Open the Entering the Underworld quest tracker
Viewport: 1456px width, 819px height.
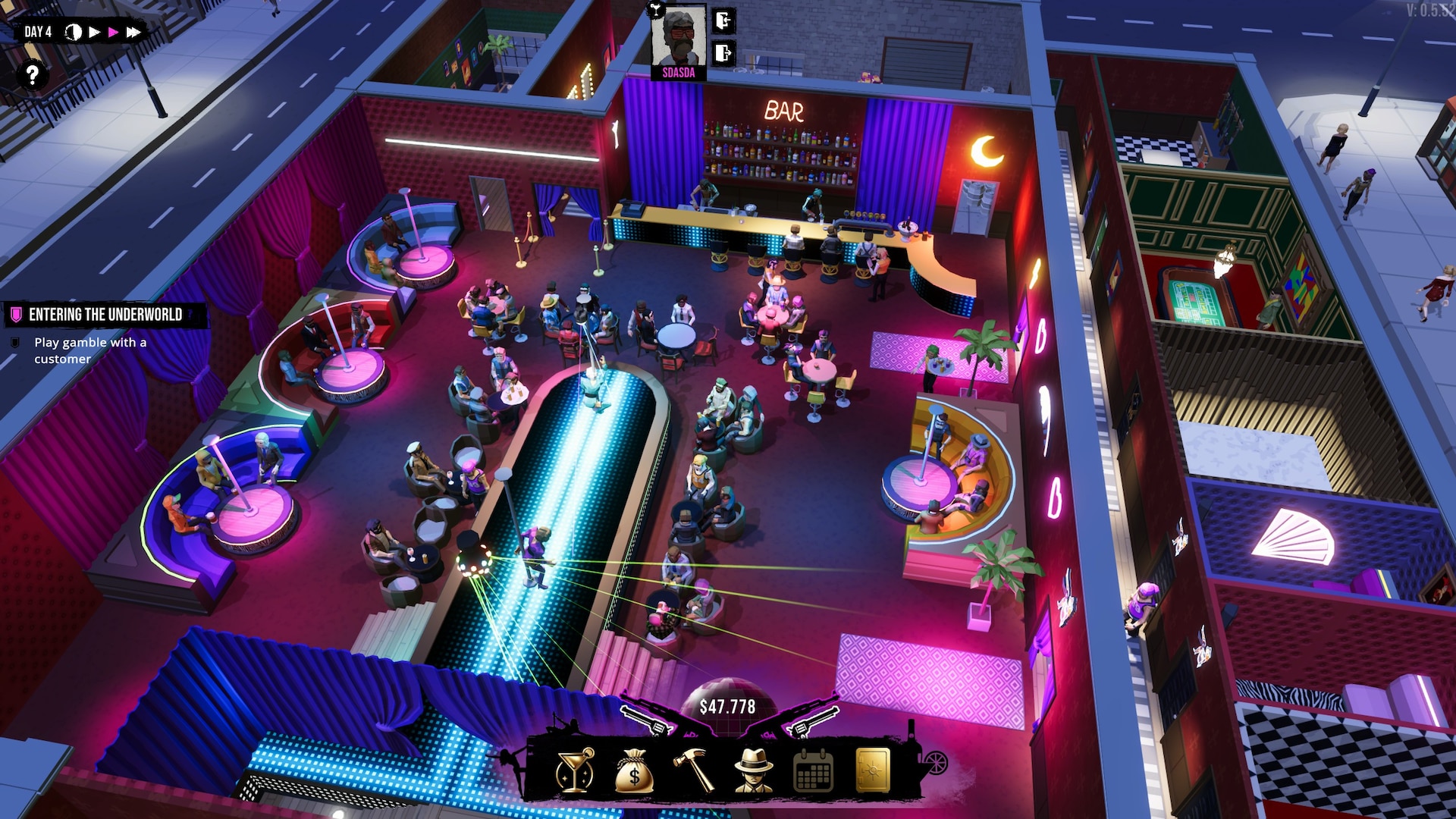[105, 315]
